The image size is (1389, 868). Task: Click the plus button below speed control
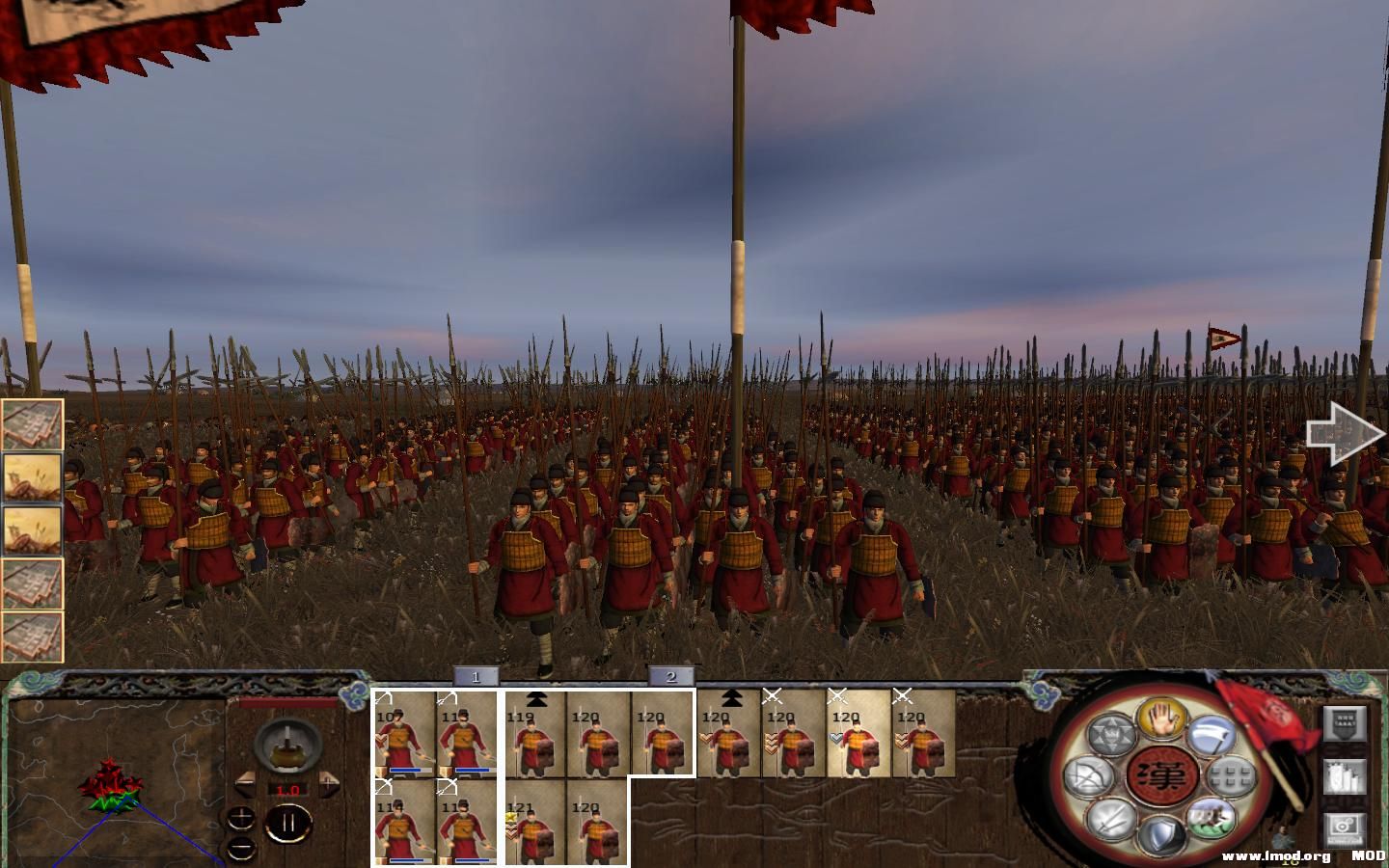pyautogui.click(x=242, y=816)
